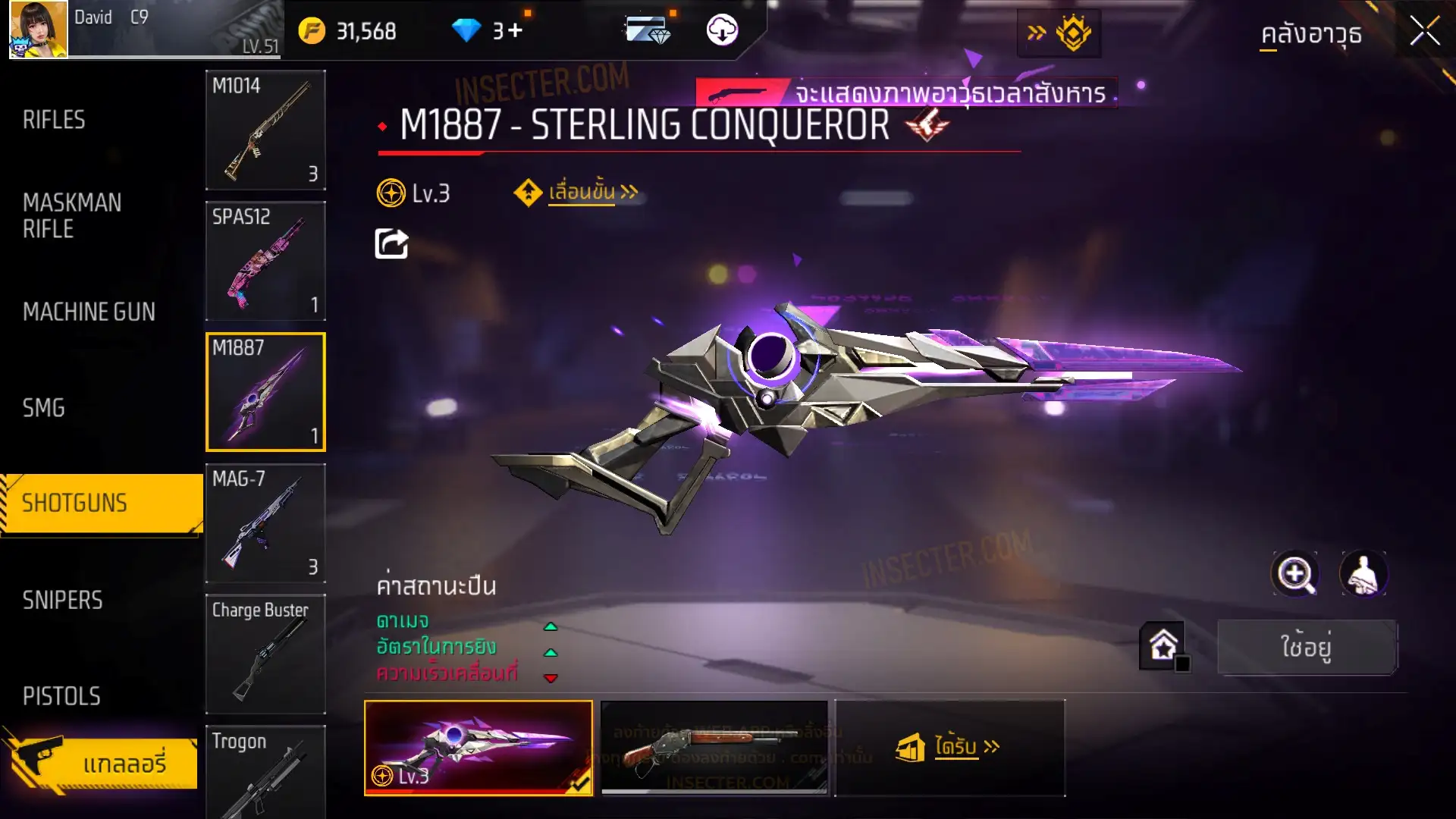
Task: Show the Snipers category
Action: coord(62,601)
